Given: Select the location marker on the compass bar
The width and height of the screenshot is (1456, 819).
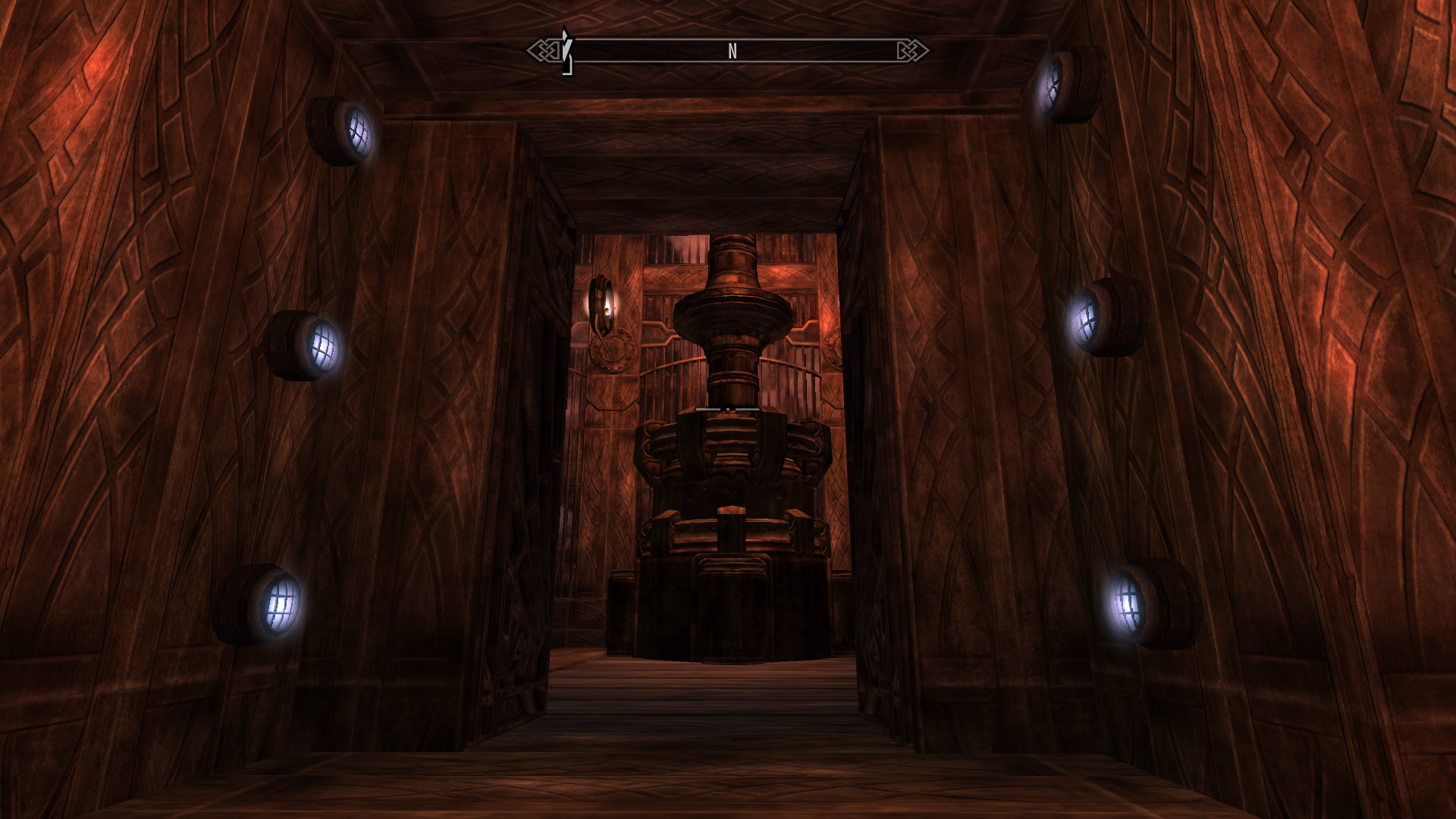Looking at the screenshot, I should pos(566,52).
